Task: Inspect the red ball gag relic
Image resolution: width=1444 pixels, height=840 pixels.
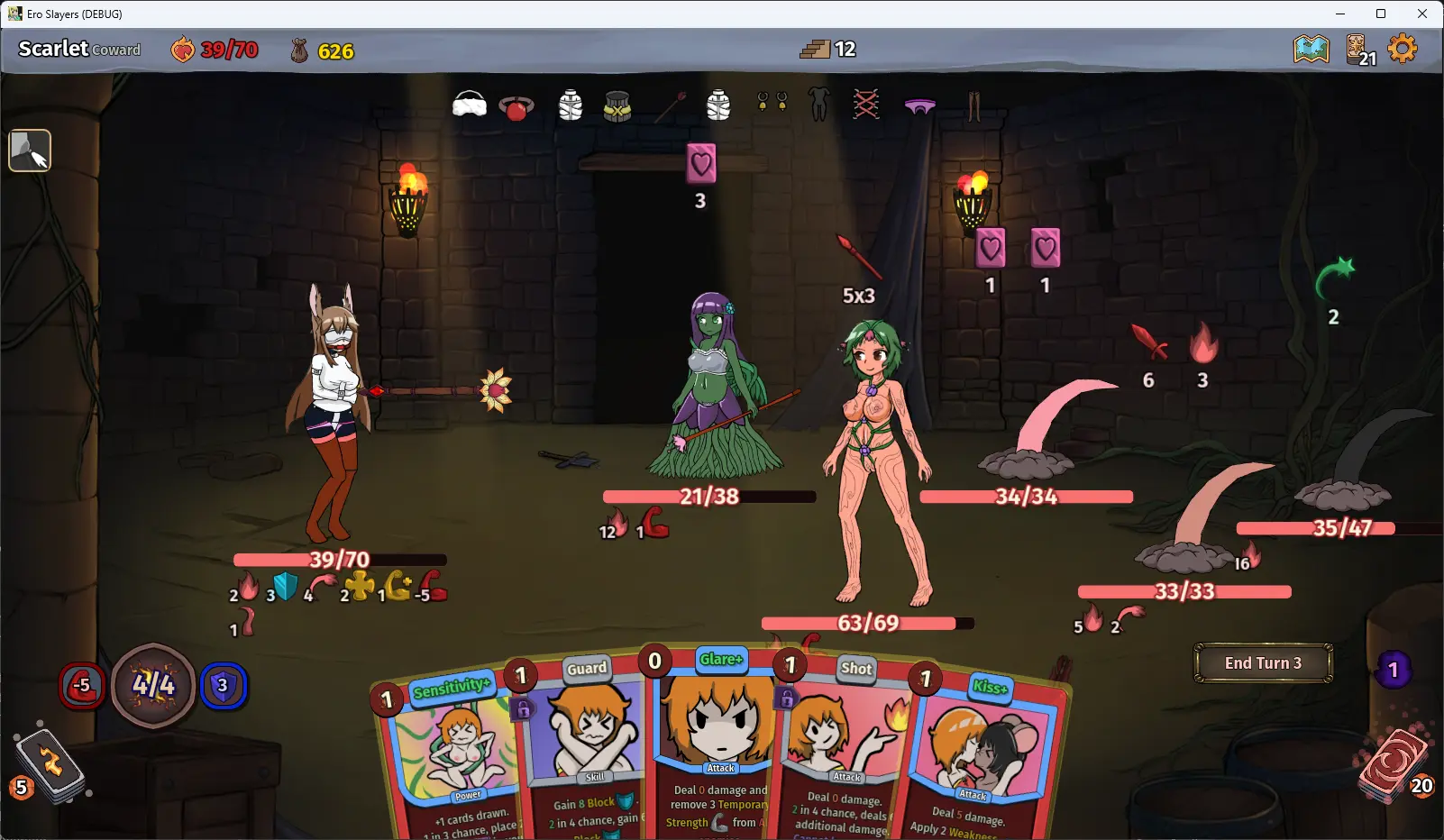Action: [x=516, y=107]
